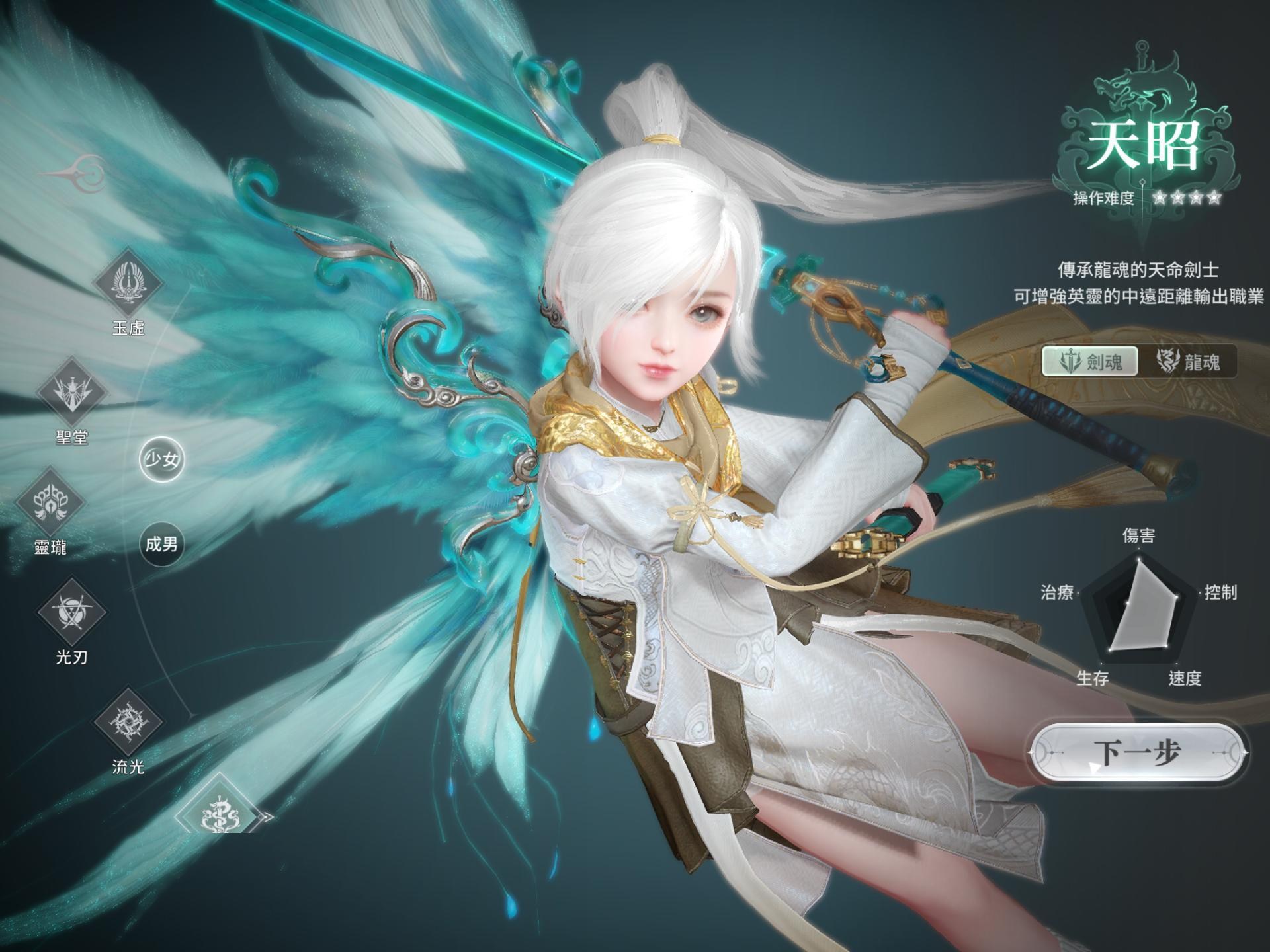The height and width of the screenshot is (952, 1270).
Task: Select the 光刃 class icon
Action: coord(71,612)
